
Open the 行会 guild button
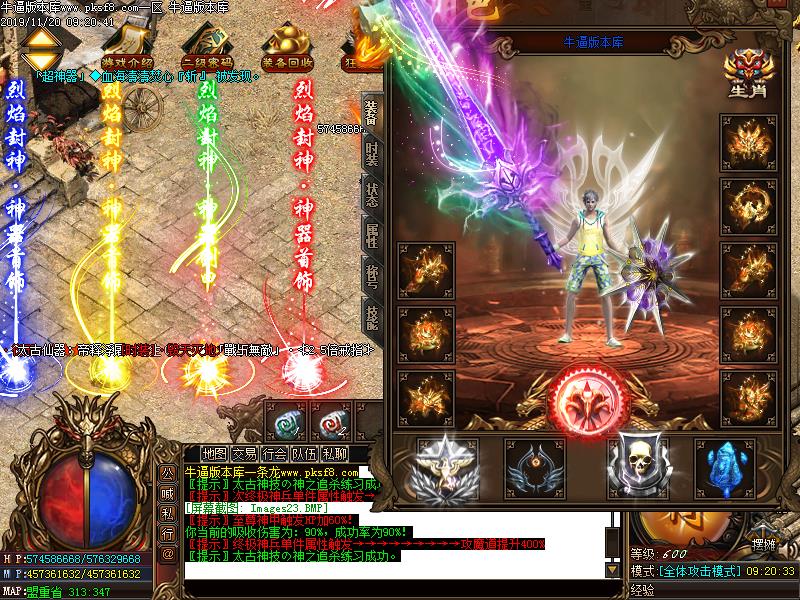pyautogui.click(x=275, y=453)
